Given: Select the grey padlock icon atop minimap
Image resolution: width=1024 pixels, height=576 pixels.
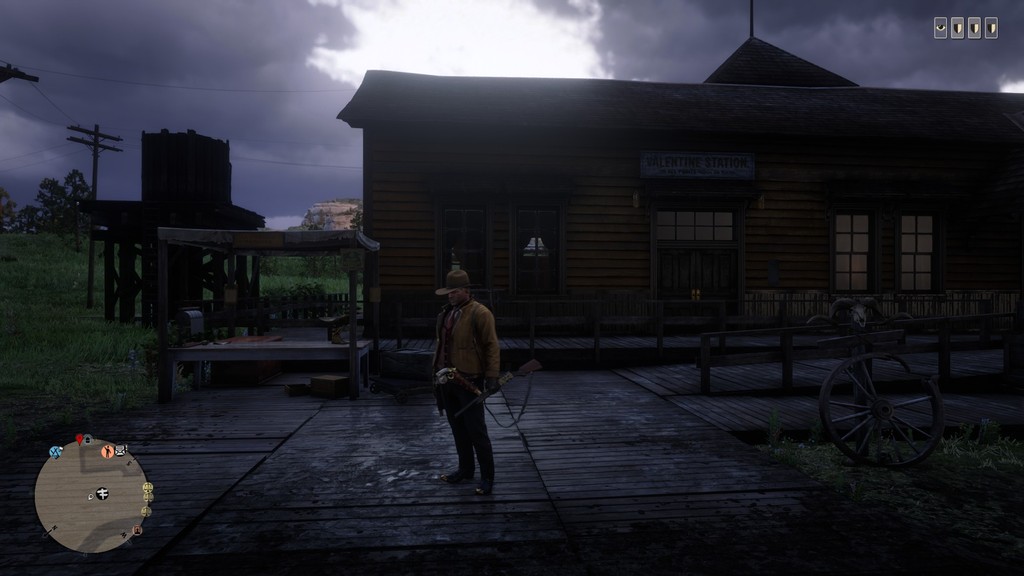Looking at the screenshot, I should (88, 439).
